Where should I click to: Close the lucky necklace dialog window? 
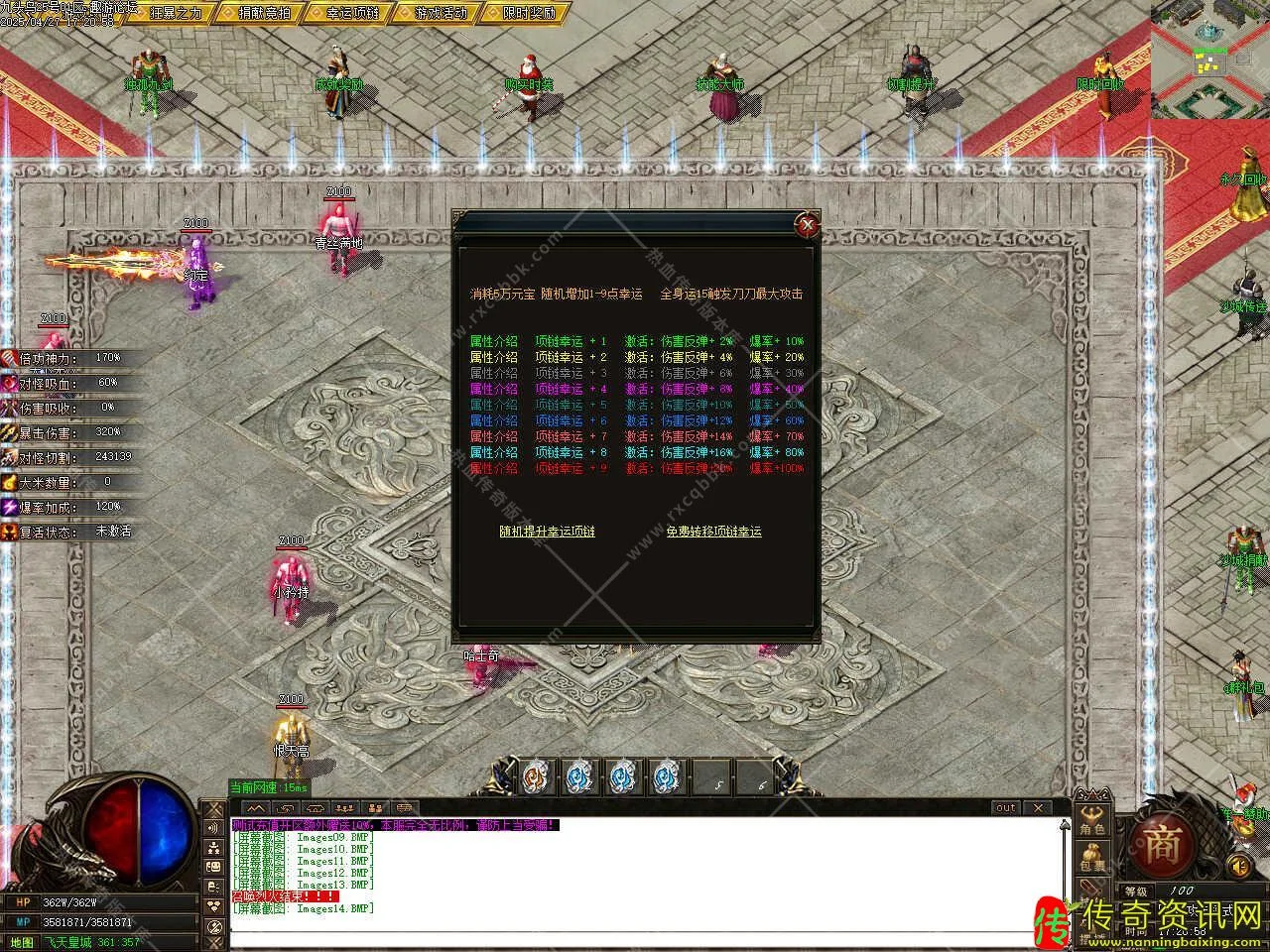coord(809,225)
